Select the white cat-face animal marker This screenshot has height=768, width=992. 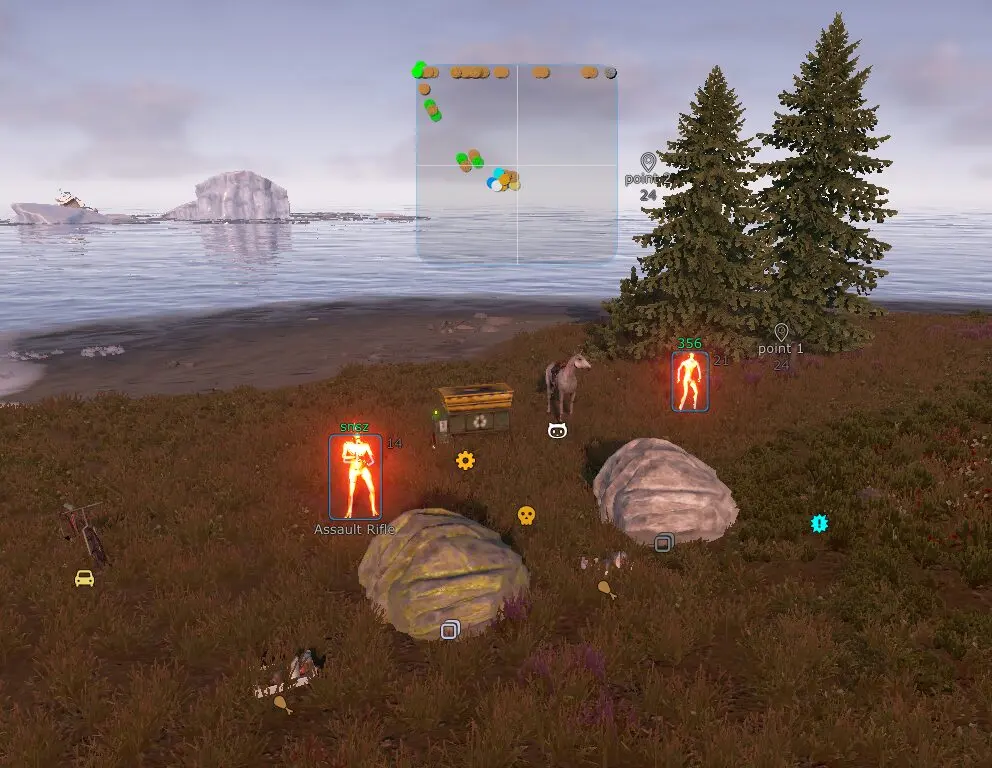click(558, 430)
